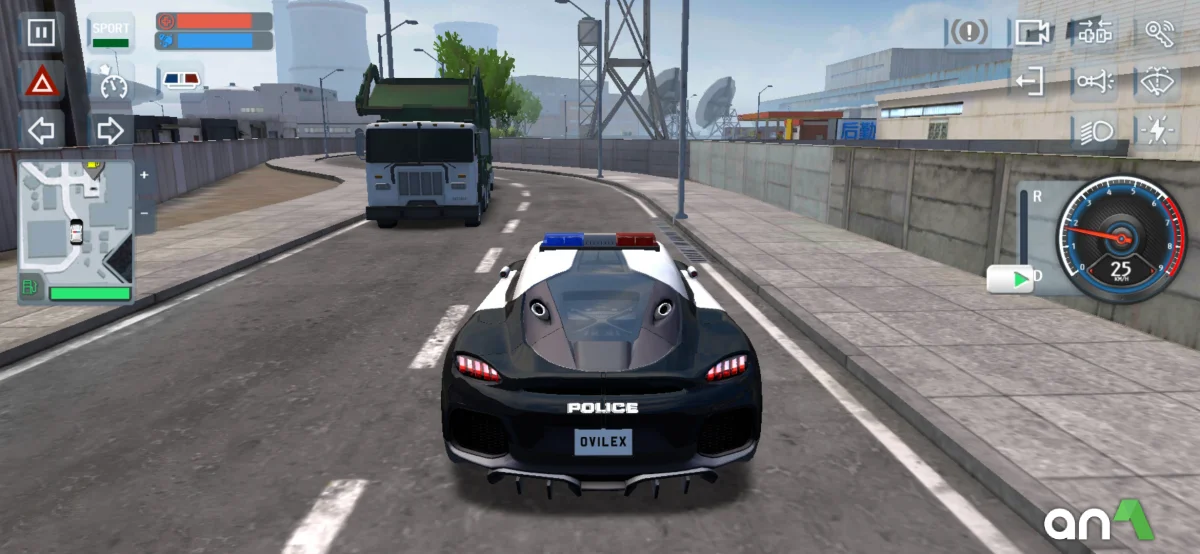Viewport: 1200px width, 554px height.
Task: Zoom out the minimap with minus
Action: coord(144,213)
